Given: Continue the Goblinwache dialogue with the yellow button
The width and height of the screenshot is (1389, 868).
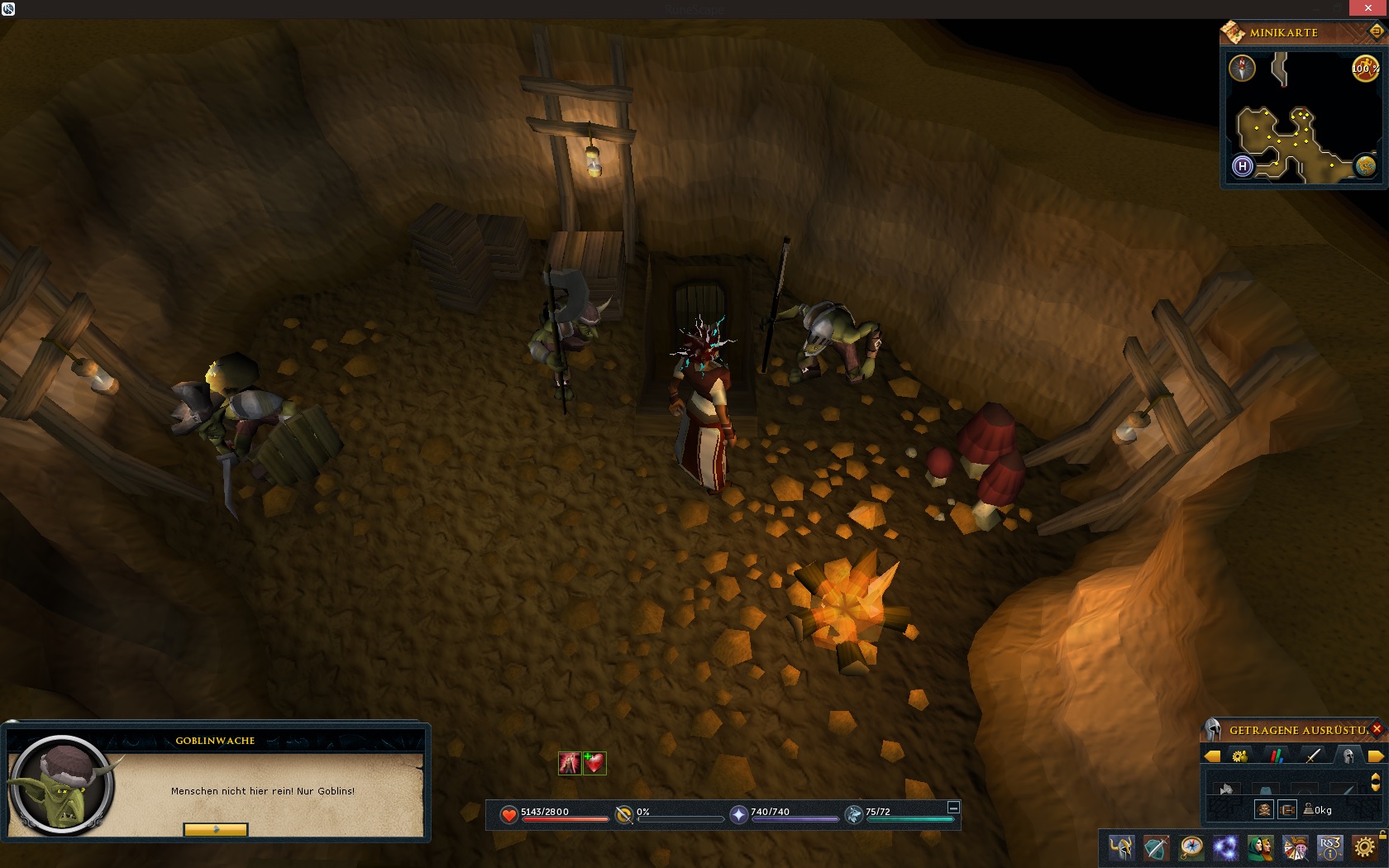Looking at the screenshot, I should click(x=215, y=829).
